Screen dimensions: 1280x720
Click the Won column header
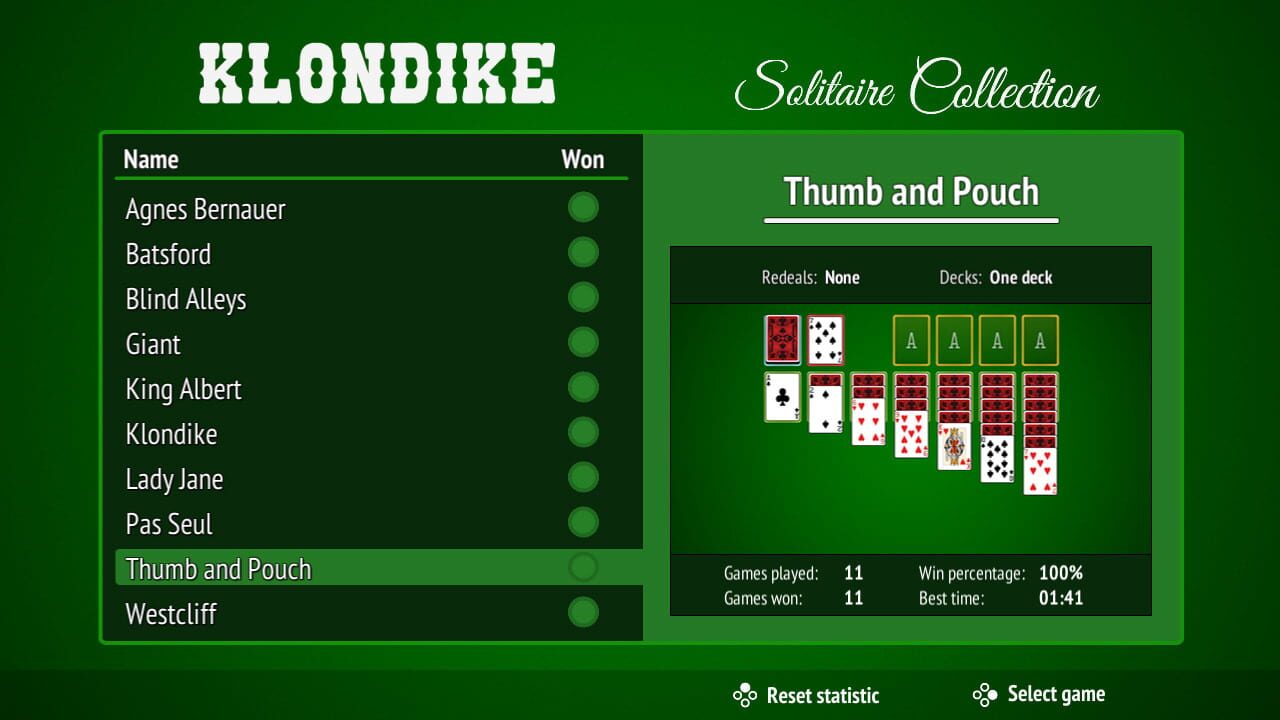584,159
